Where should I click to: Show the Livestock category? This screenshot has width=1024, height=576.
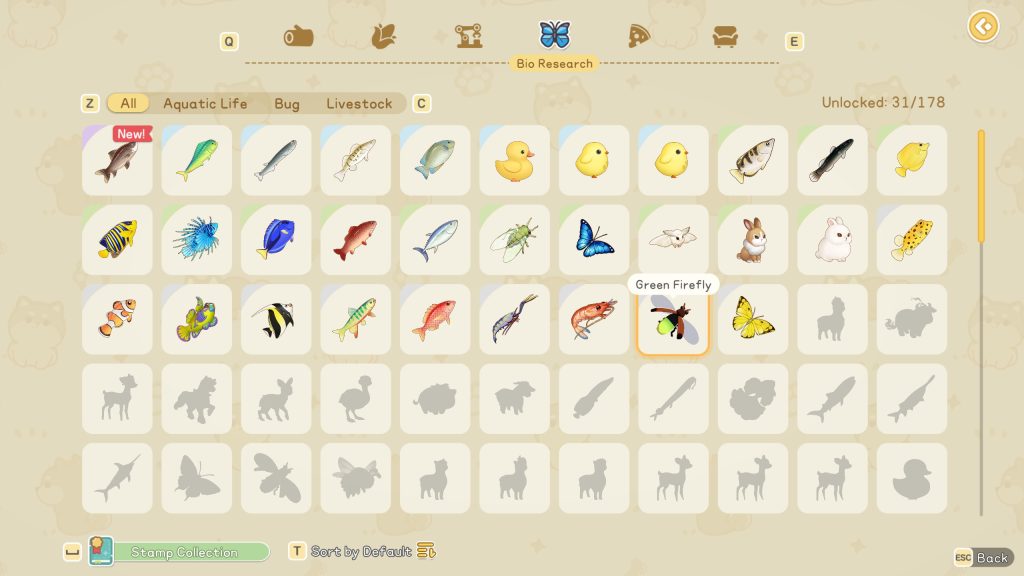359,104
